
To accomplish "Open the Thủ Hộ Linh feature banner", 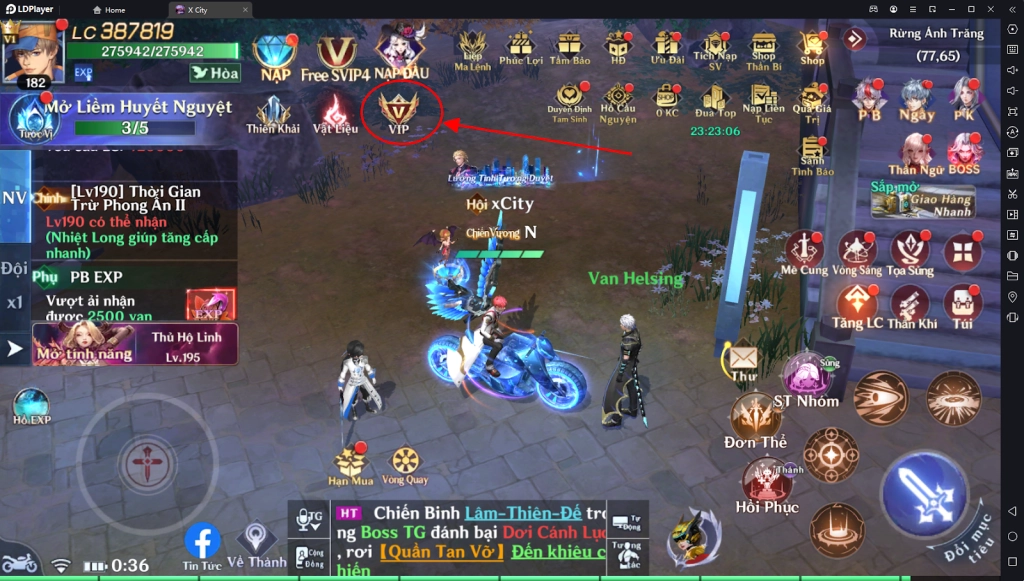I will click(135, 343).
